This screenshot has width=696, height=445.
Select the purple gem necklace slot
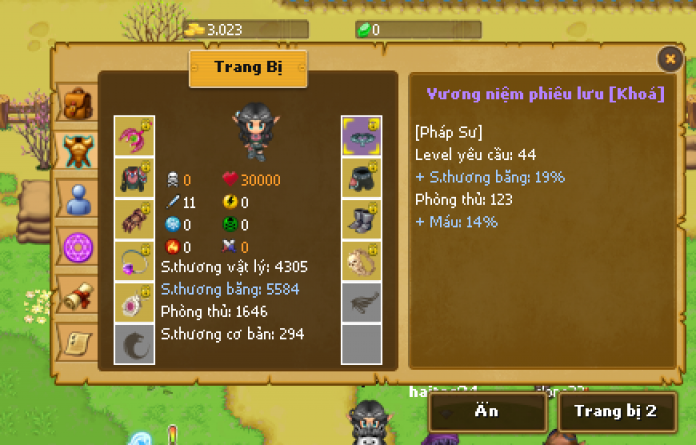coord(134,260)
